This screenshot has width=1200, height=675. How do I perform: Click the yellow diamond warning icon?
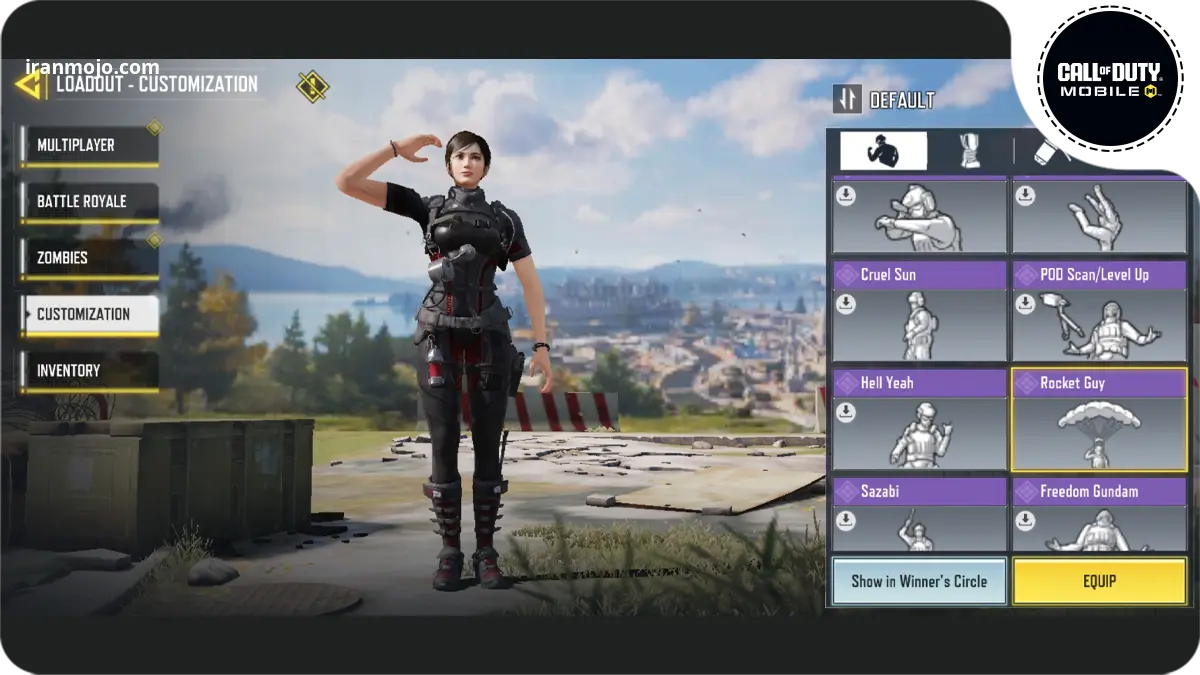(x=312, y=86)
